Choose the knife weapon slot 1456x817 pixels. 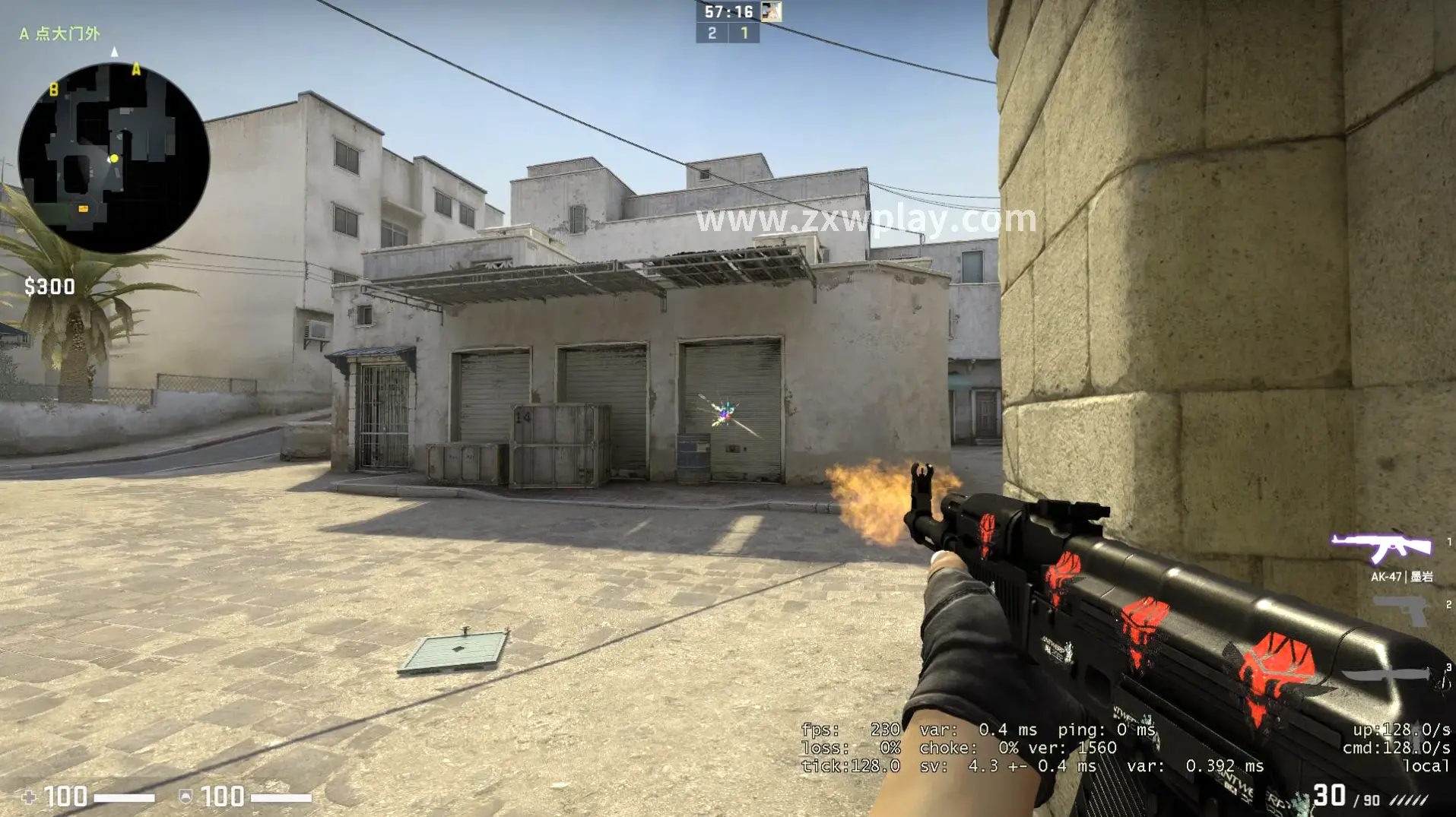point(1388,675)
